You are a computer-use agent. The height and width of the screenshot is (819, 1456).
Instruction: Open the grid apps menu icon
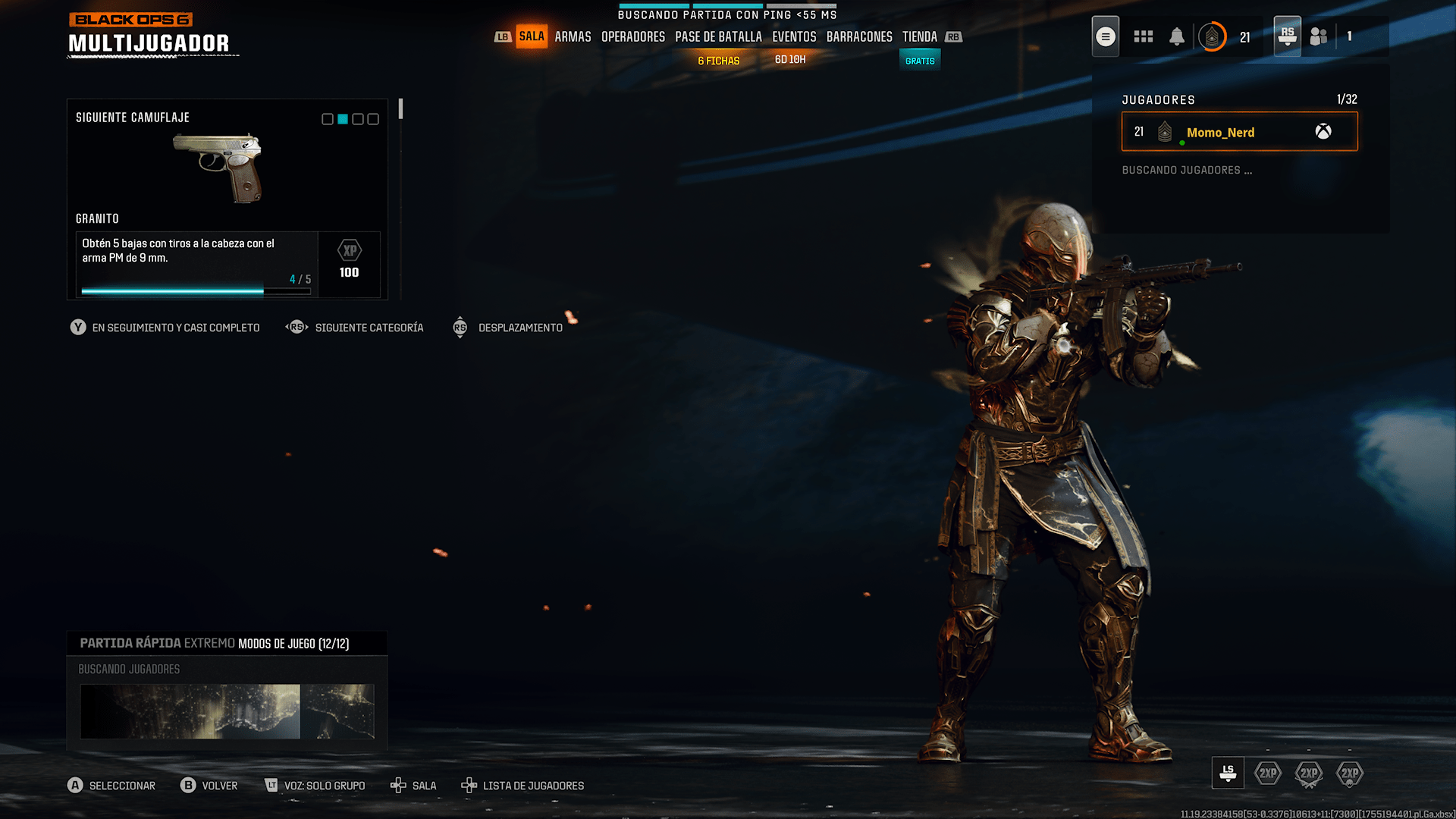coord(1143,36)
